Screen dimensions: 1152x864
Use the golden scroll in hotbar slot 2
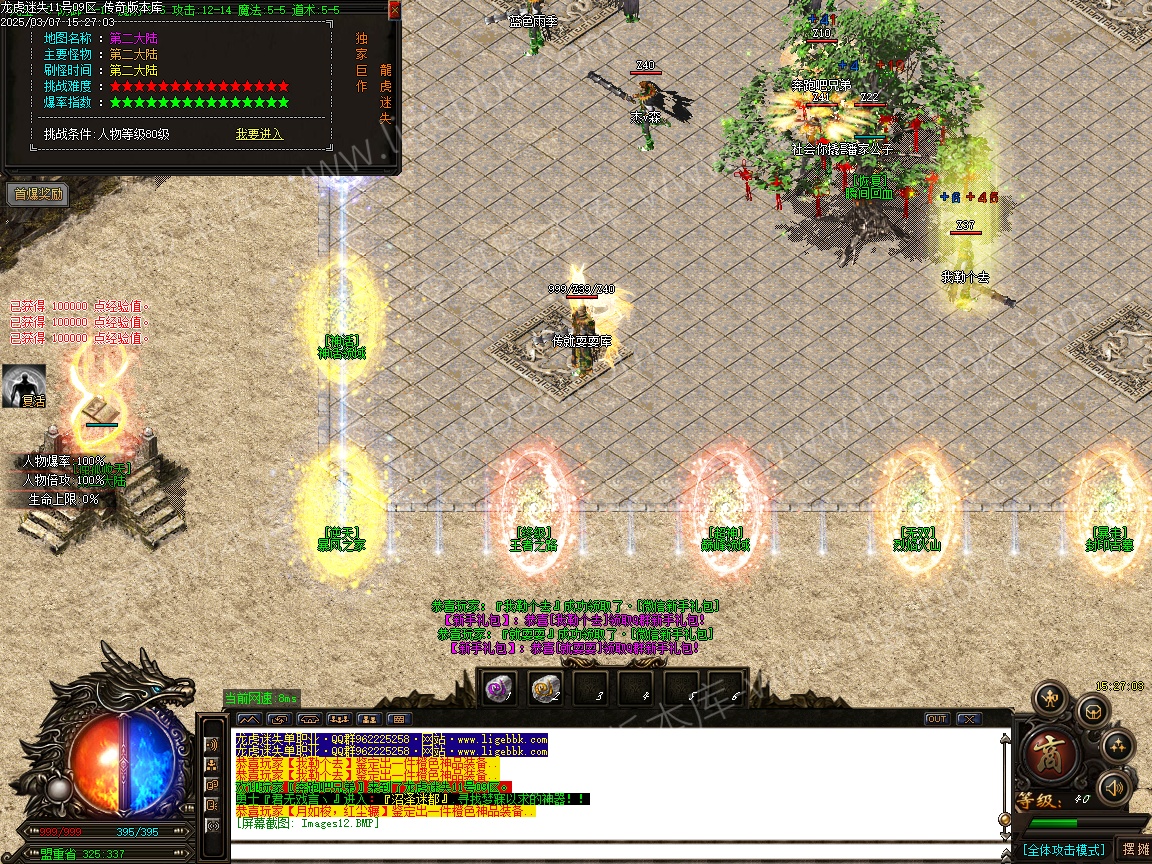(545, 687)
